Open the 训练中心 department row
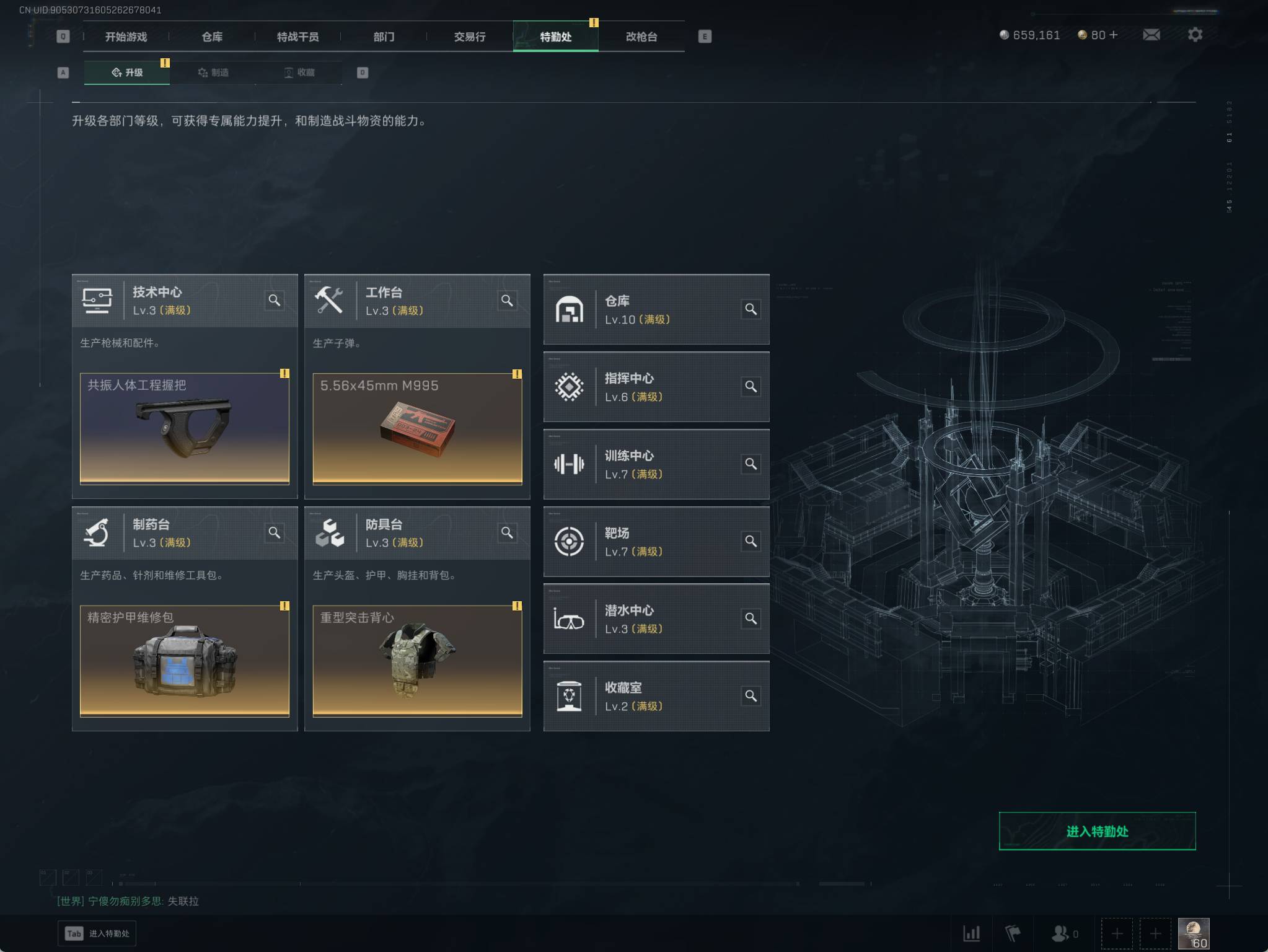Viewport: 1268px width, 952px height. [656, 464]
